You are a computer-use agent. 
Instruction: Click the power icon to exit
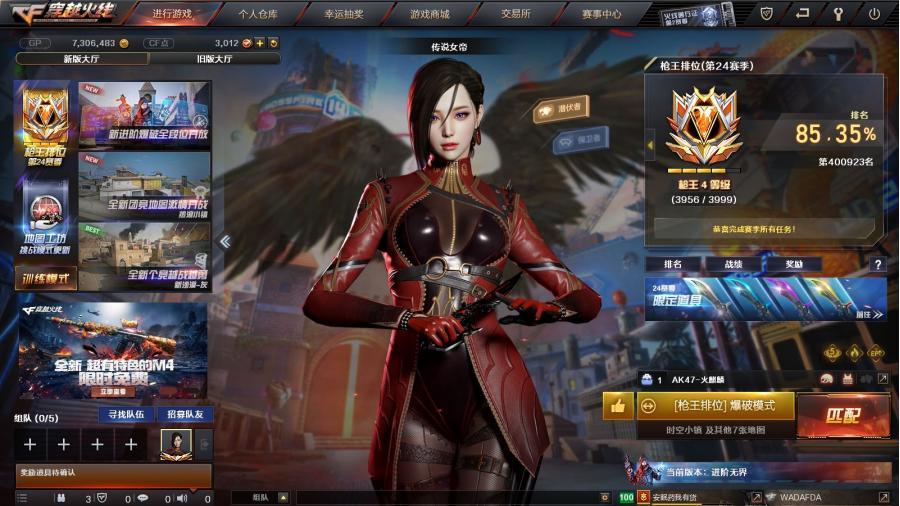tap(875, 14)
